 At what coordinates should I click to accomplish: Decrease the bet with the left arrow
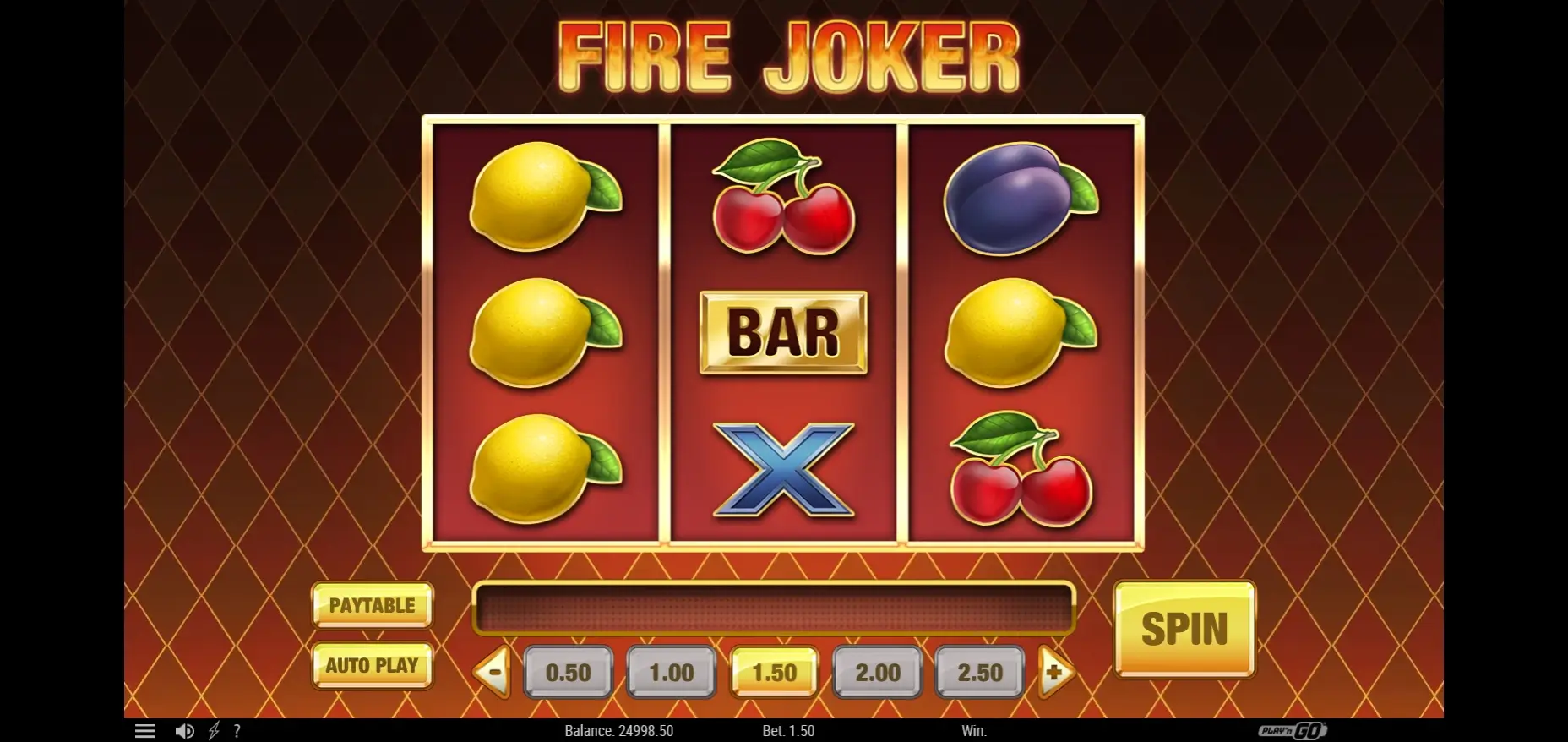tap(492, 672)
